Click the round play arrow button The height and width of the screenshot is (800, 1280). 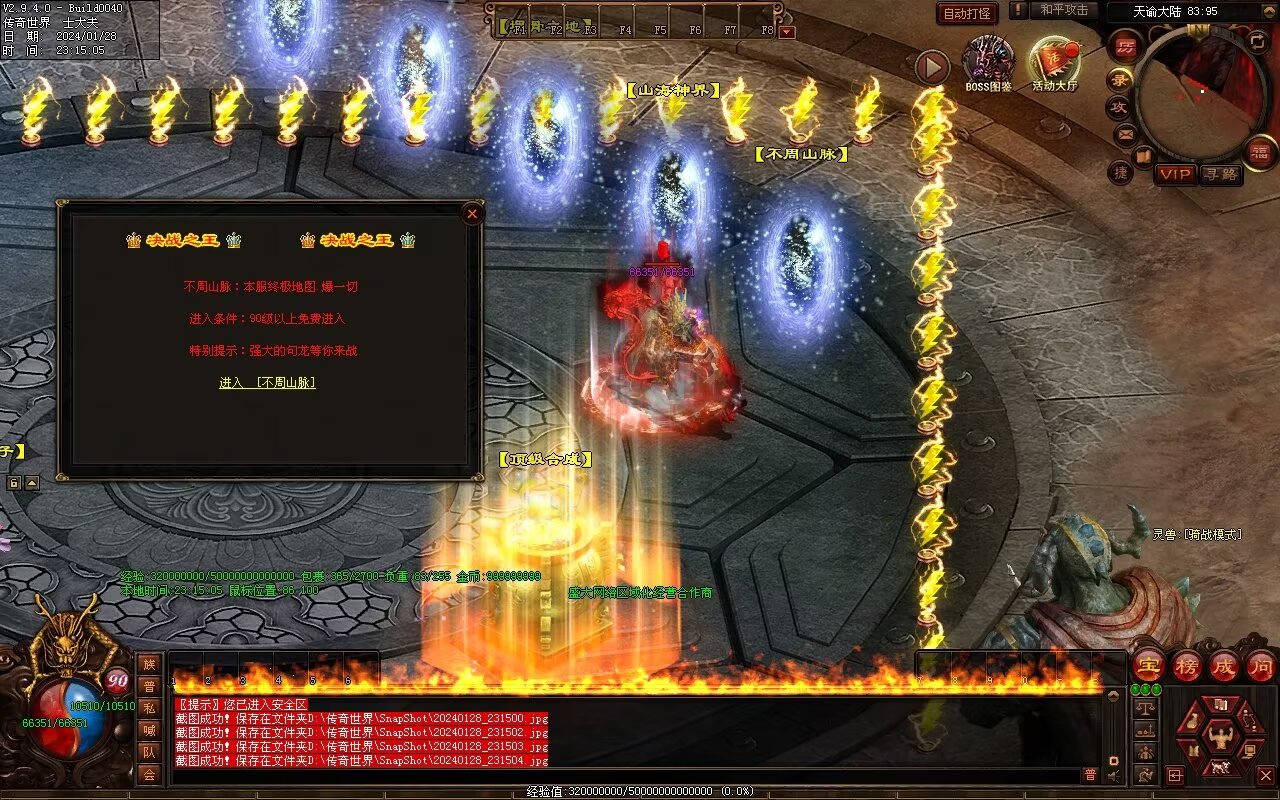(932, 67)
